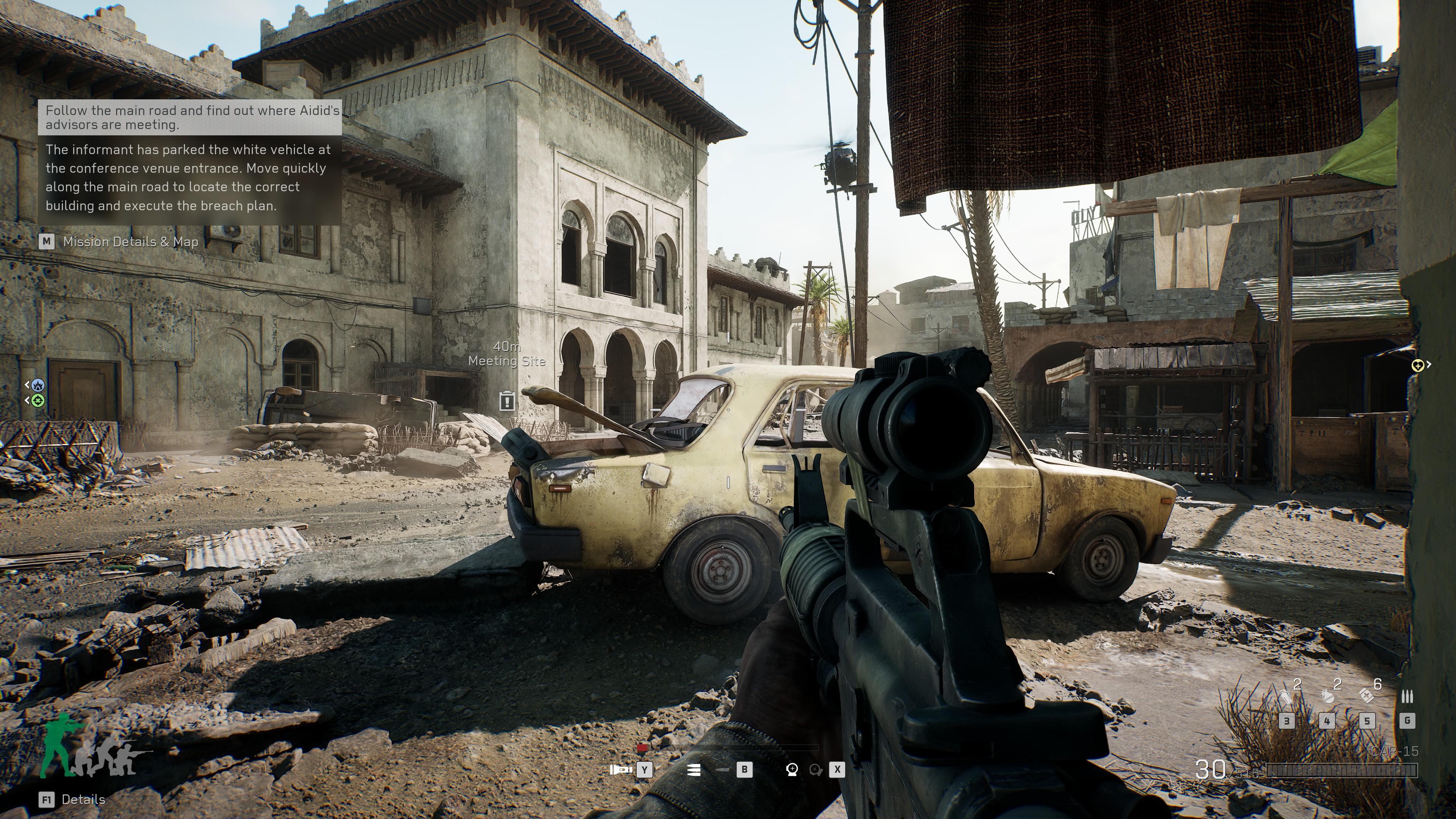Select the single-shot fire mode icon

coord(722,769)
